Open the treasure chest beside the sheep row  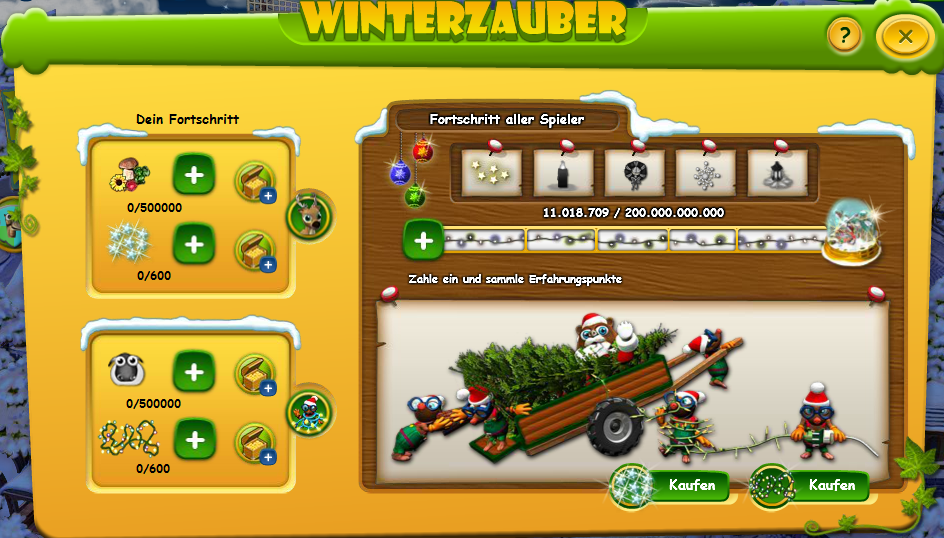tap(254, 374)
